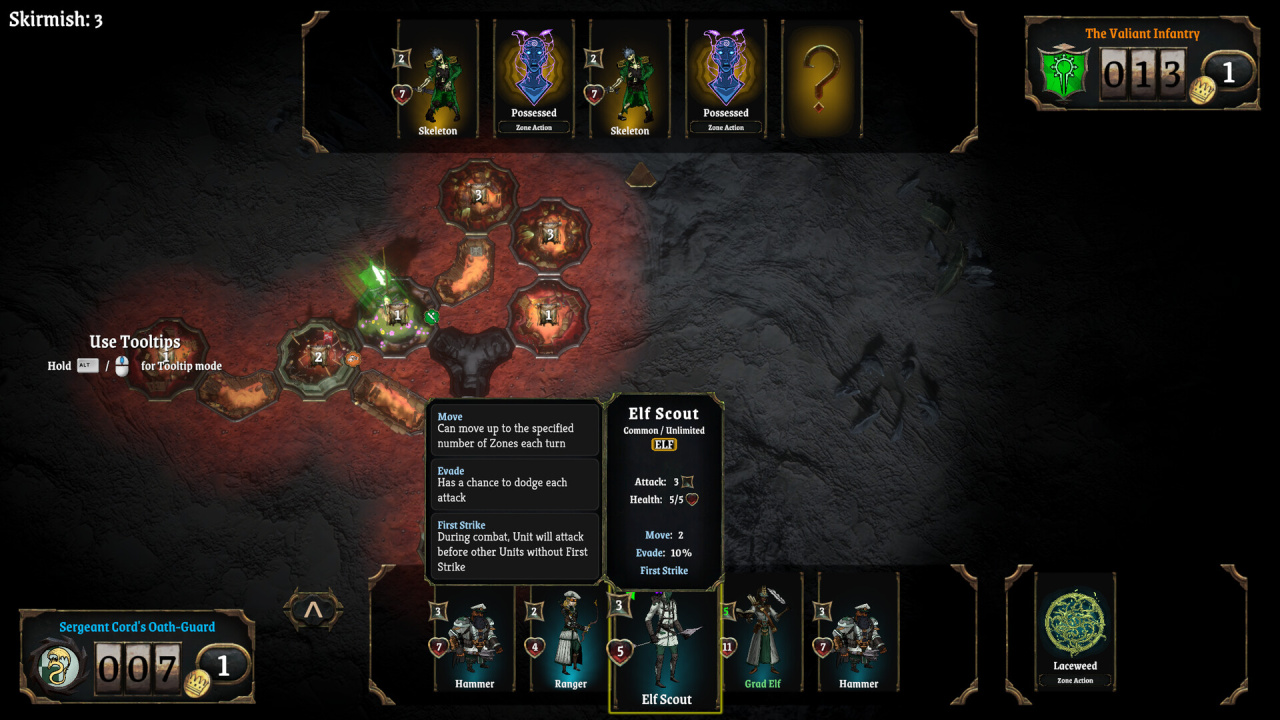Activate the Laceweed zone action card
Viewport: 1280px width, 720px height.
1075,632
